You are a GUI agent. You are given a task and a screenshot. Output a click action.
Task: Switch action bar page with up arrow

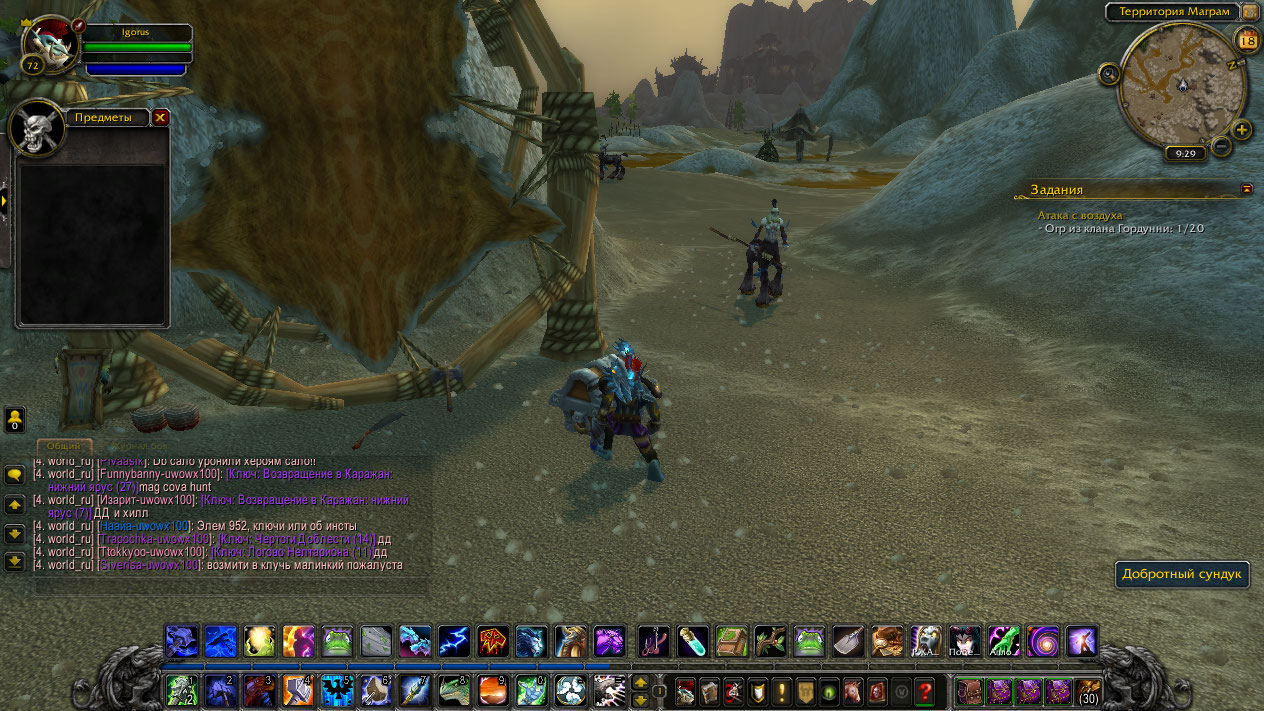pos(640,682)
